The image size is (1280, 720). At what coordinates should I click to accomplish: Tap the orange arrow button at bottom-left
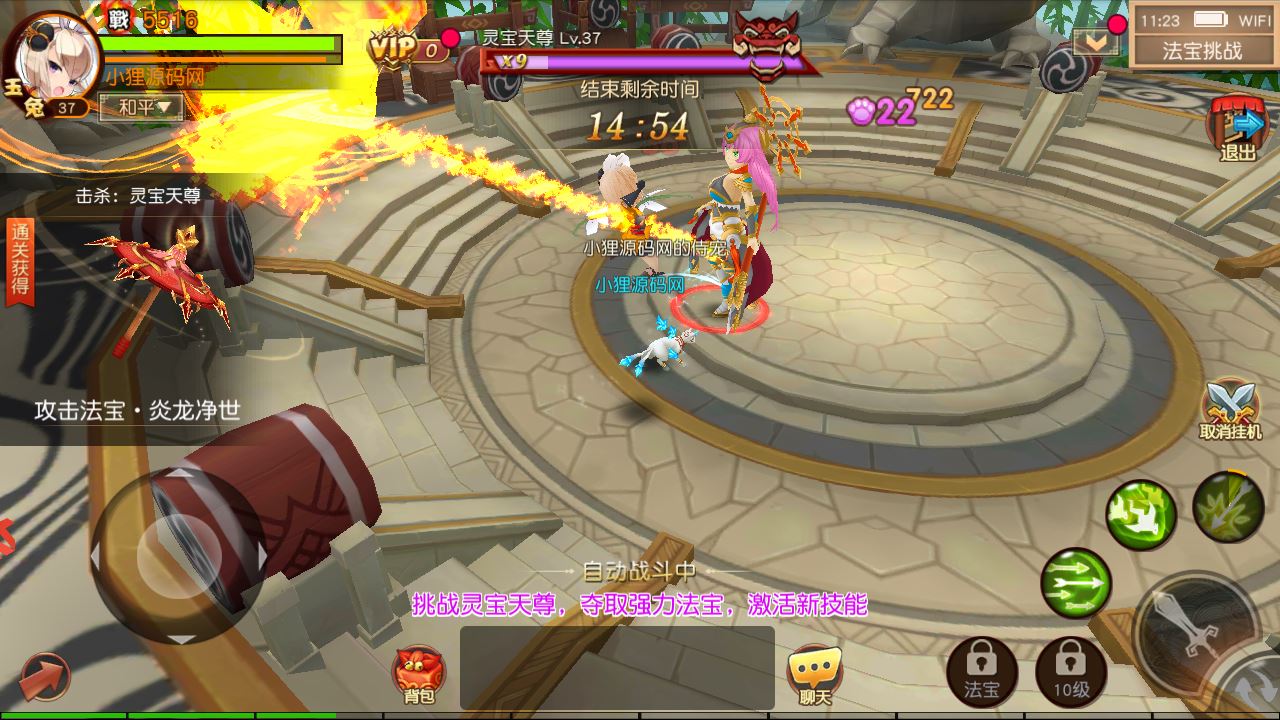[x=45, y=677]
